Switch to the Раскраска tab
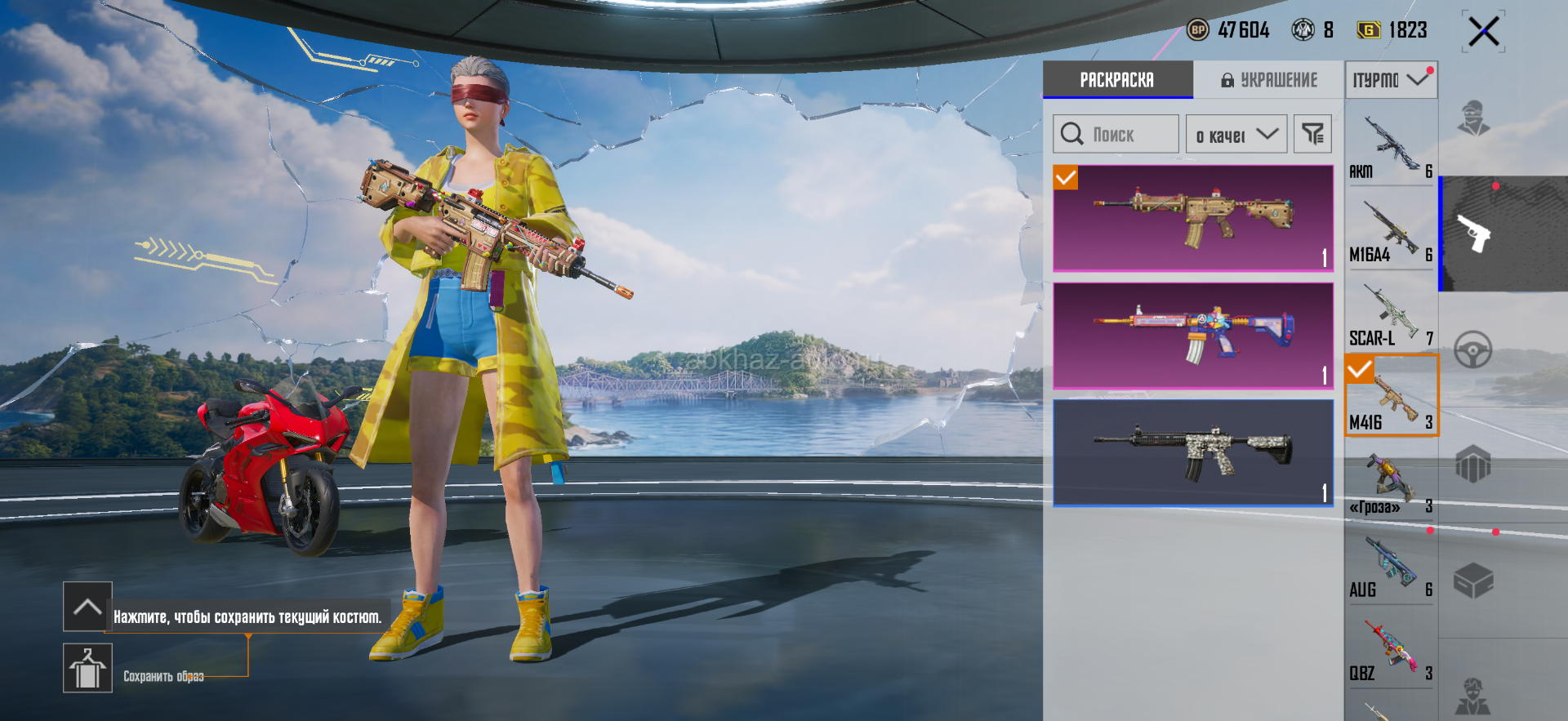The width and height of the screenshot is (1568, 721). click(x=1117, y=80)
